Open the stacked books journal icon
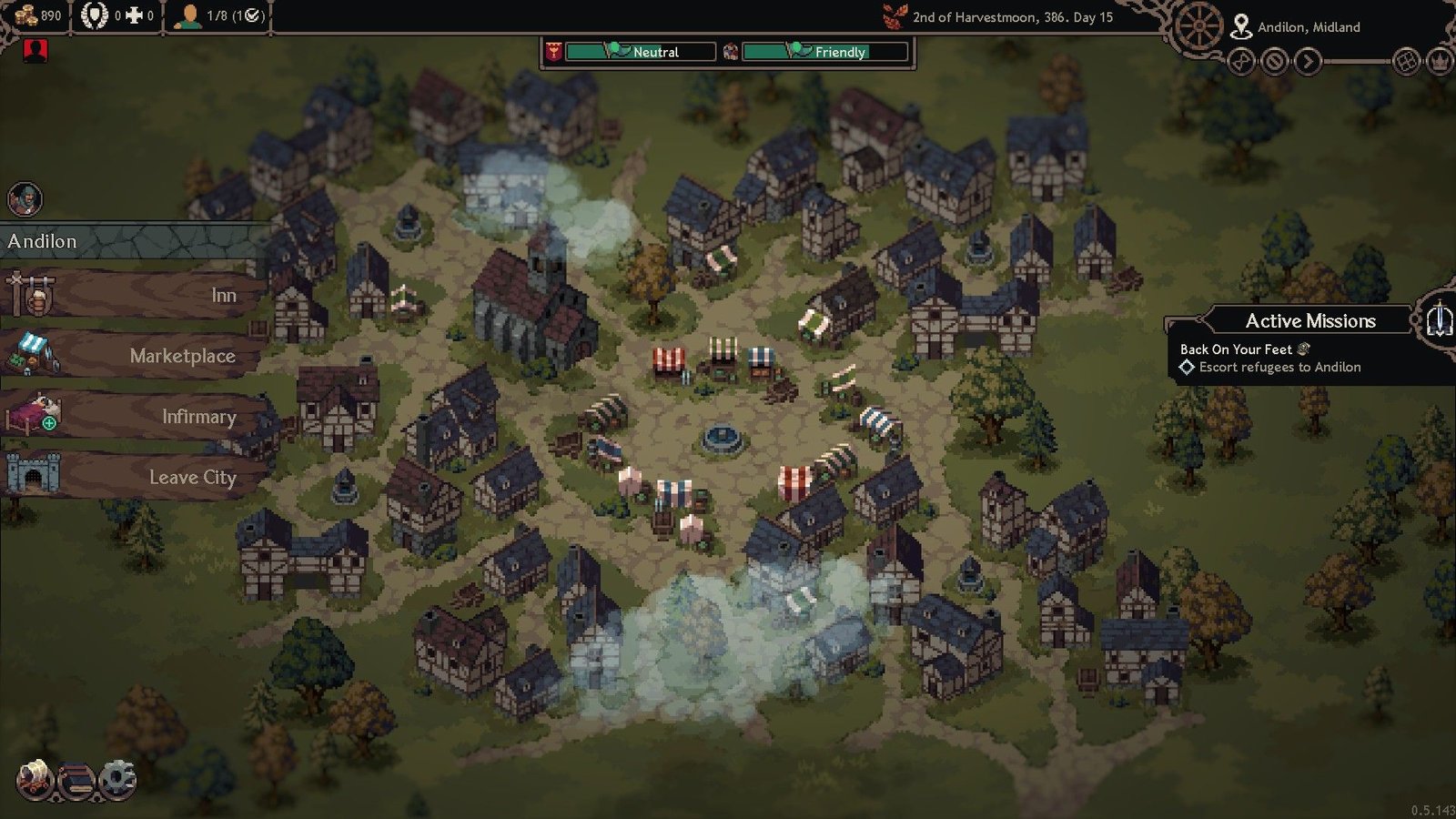Viewport: 1456px width, 819px height. pos(76,781)
